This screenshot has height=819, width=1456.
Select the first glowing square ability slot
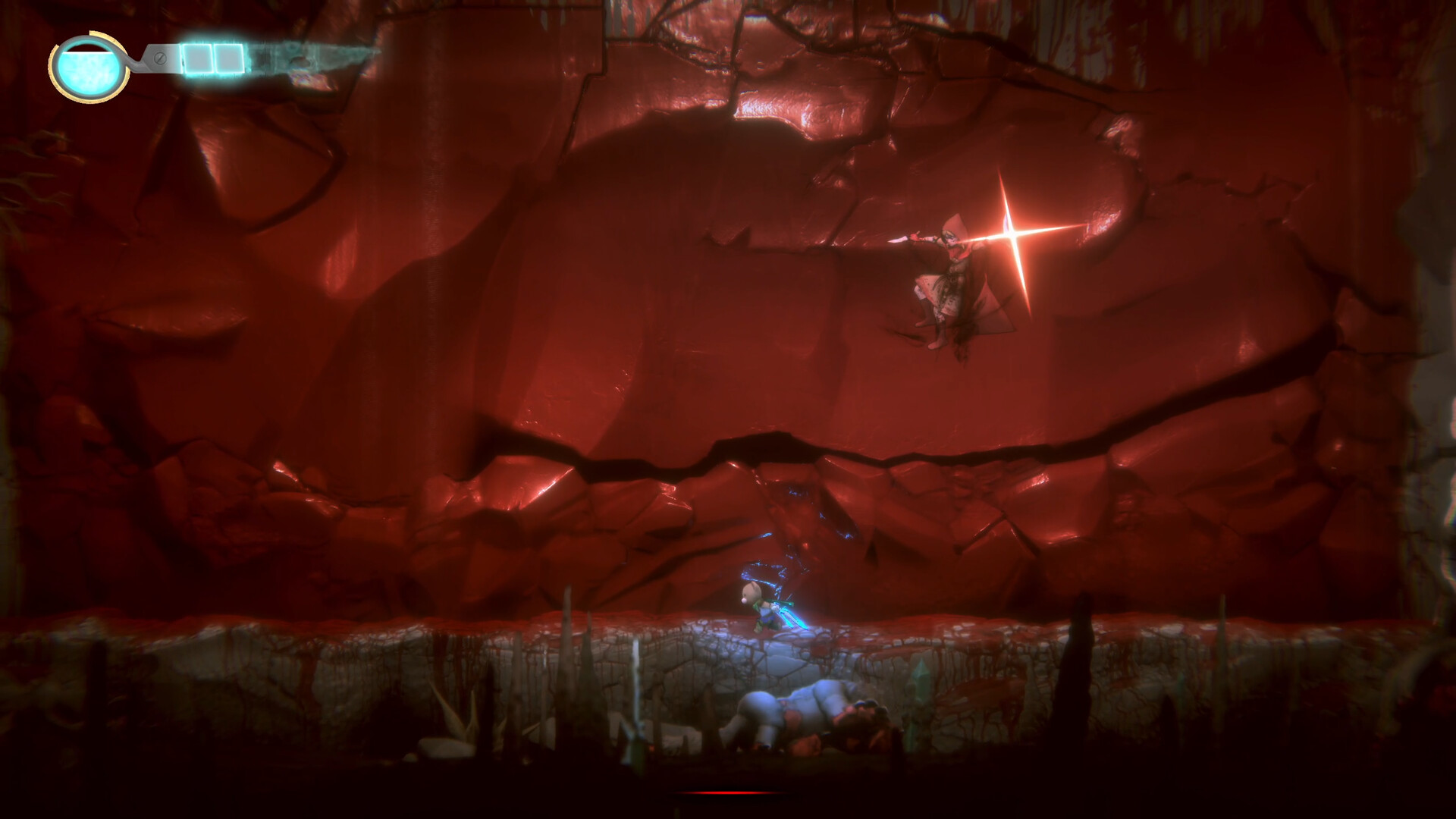click(x=199, y=58)
